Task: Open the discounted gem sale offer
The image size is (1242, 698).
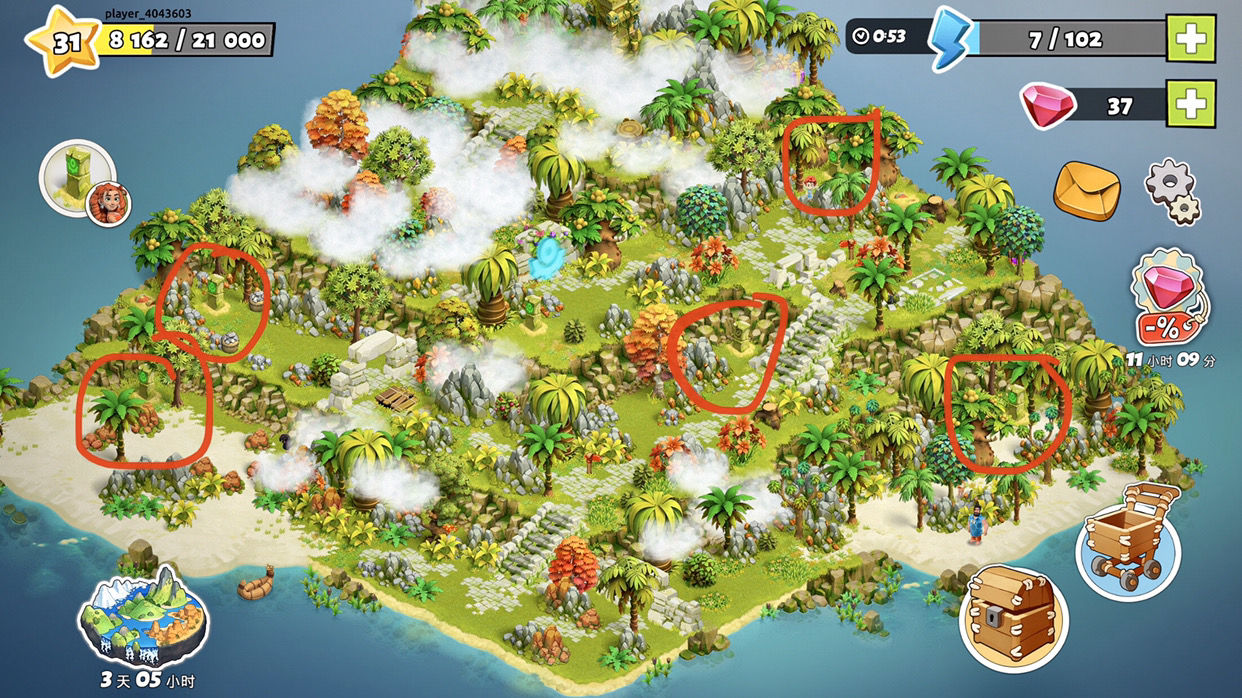Action: tap(1168, 298)
